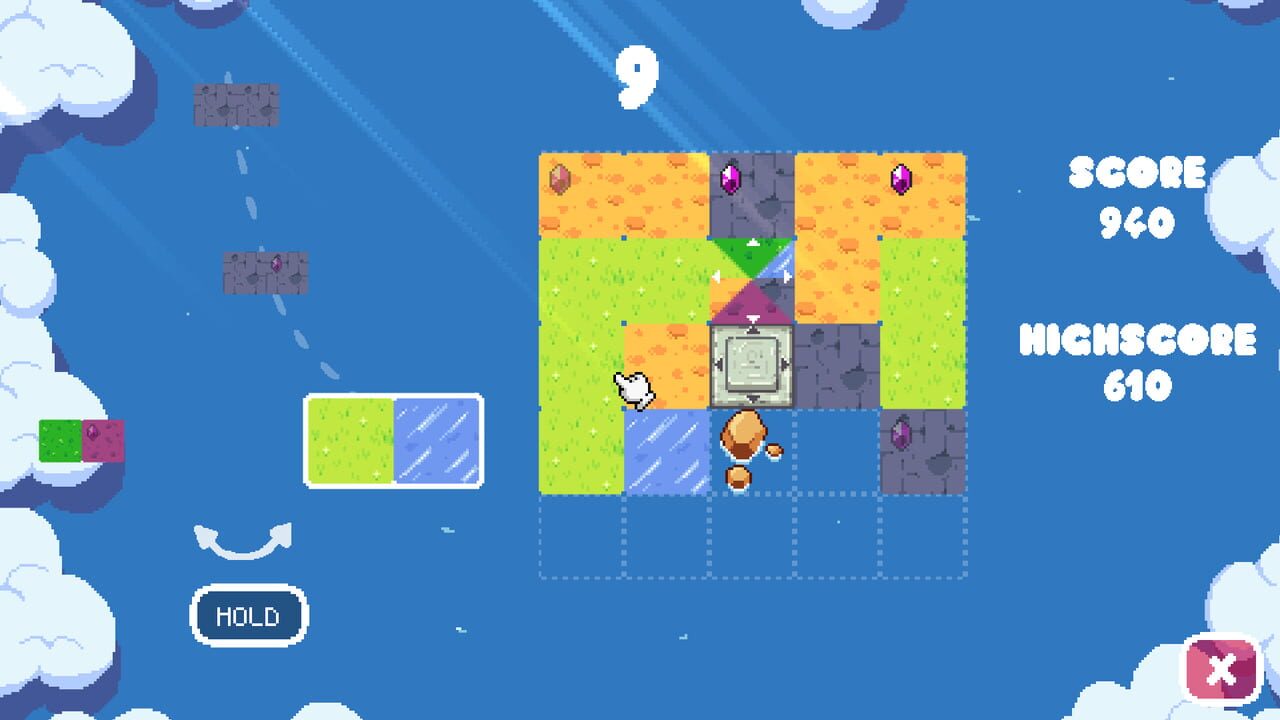Click the green upward triangle arrow tile
The height and width of the screenshot is (720, 1280).
point(751,253)
